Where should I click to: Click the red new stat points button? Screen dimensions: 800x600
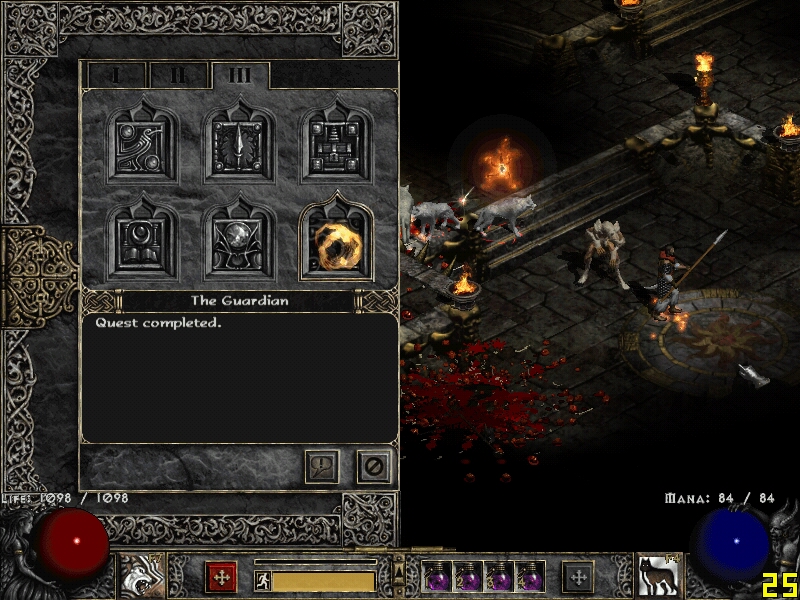point(221,577)
